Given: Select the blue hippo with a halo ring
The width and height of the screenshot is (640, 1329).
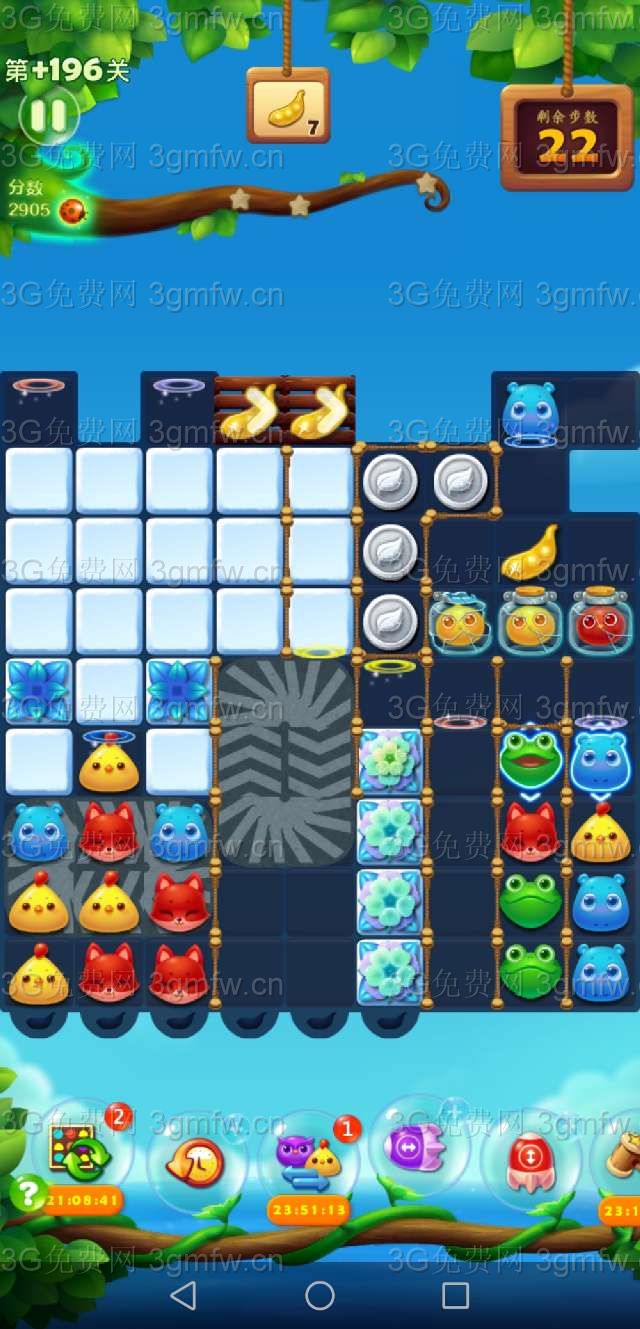Looking at the screenshot, I should tap(529, 408).
